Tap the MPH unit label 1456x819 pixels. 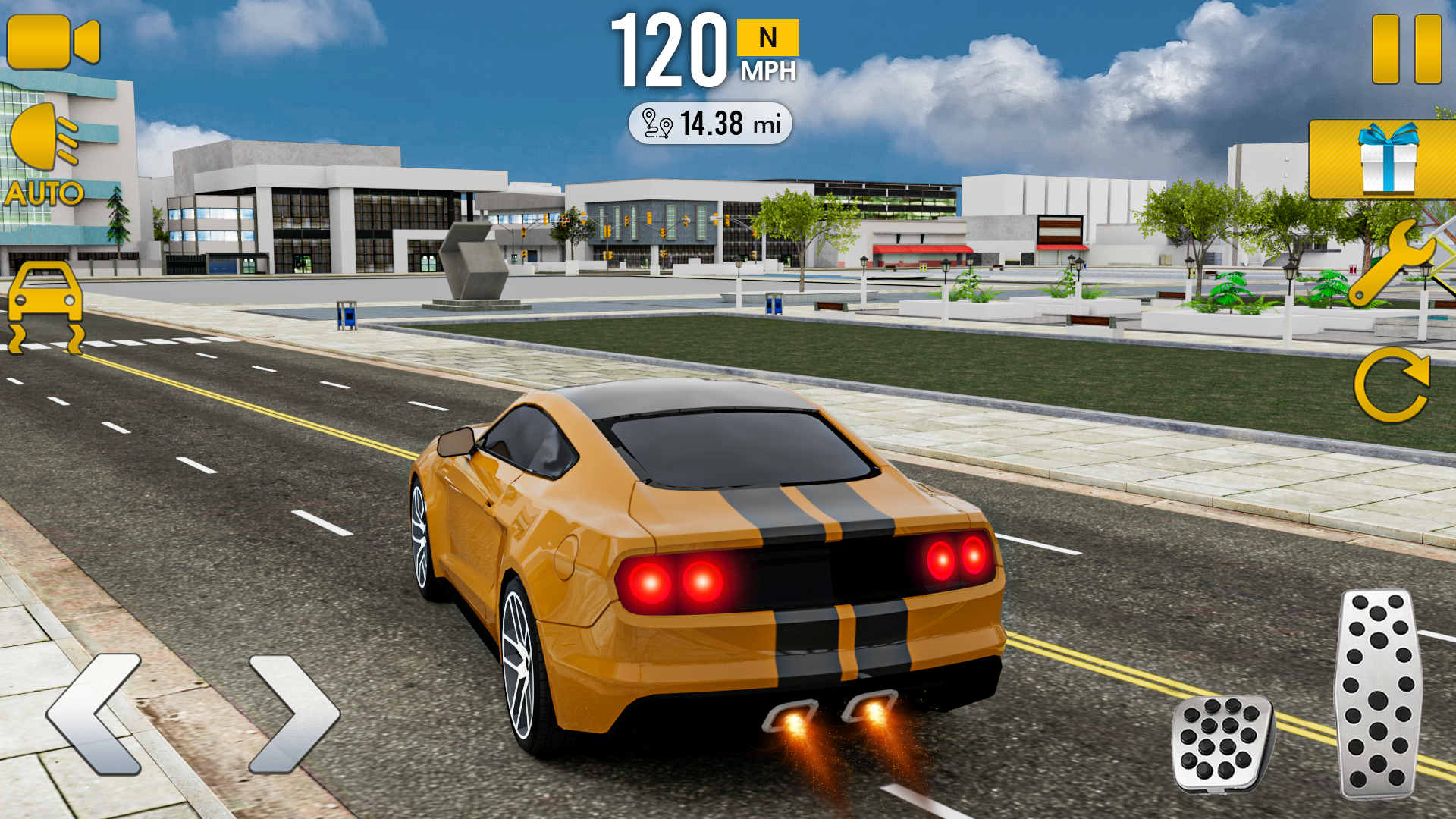tap(767, 72)
